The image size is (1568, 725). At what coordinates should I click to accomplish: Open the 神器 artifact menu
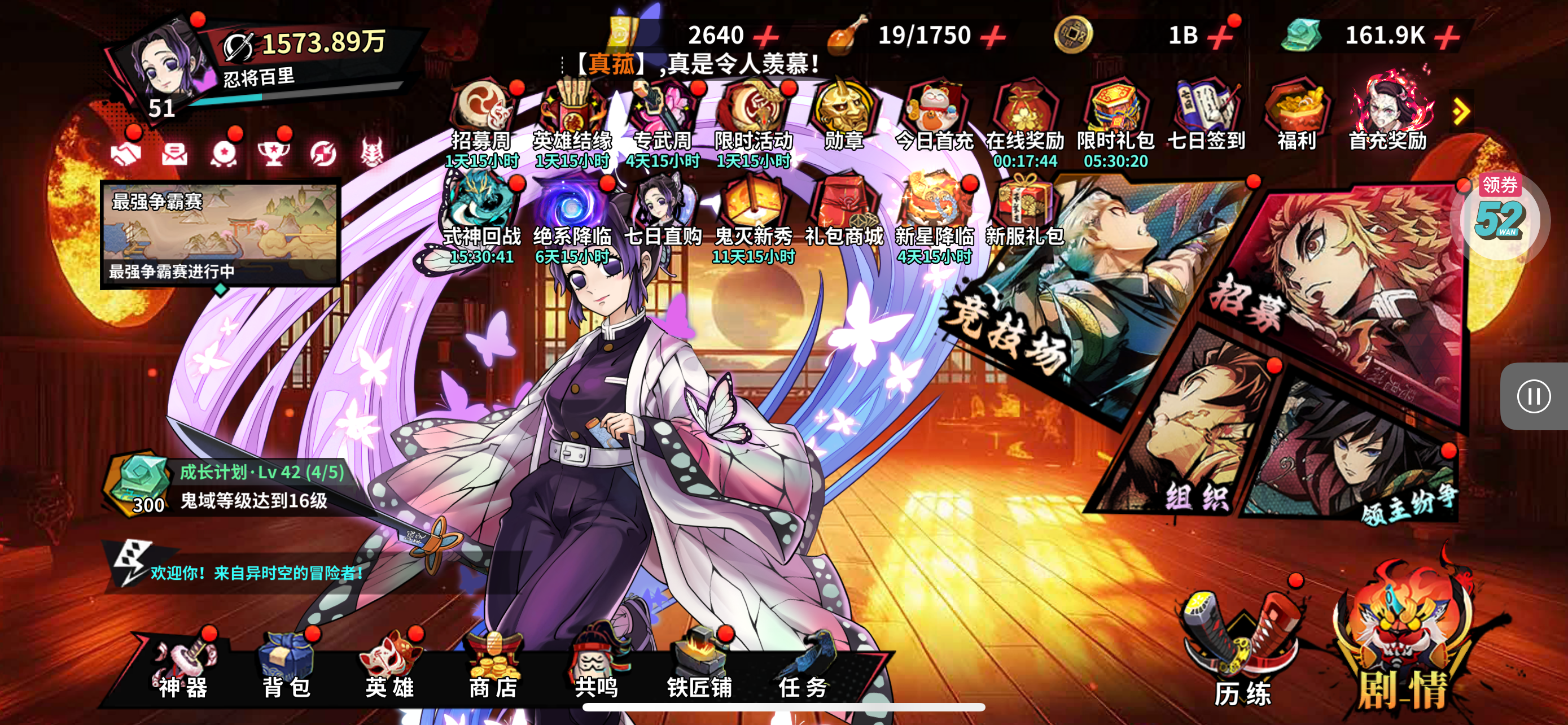tap(183, 667)
